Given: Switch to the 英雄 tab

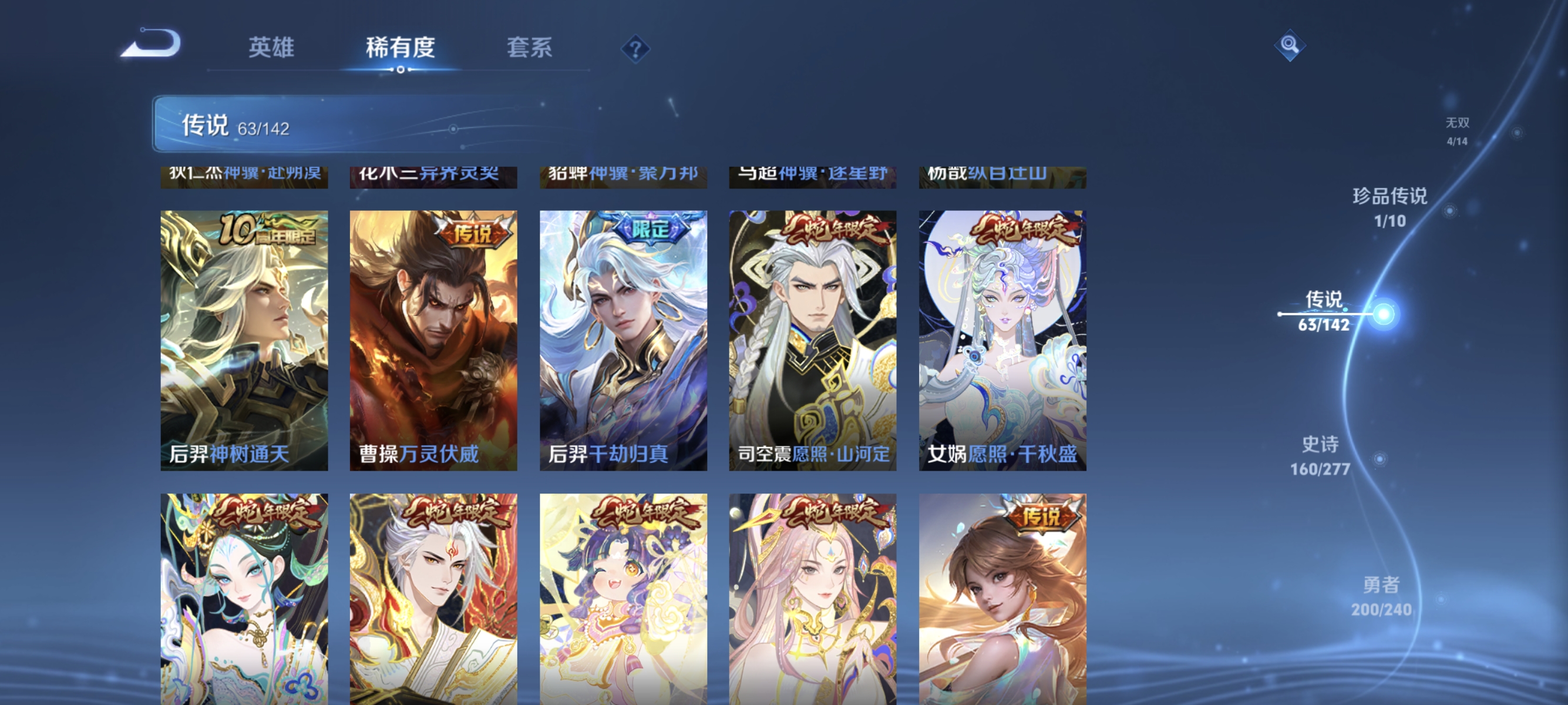Looking at the screenshot, I should tap(271, 50).
